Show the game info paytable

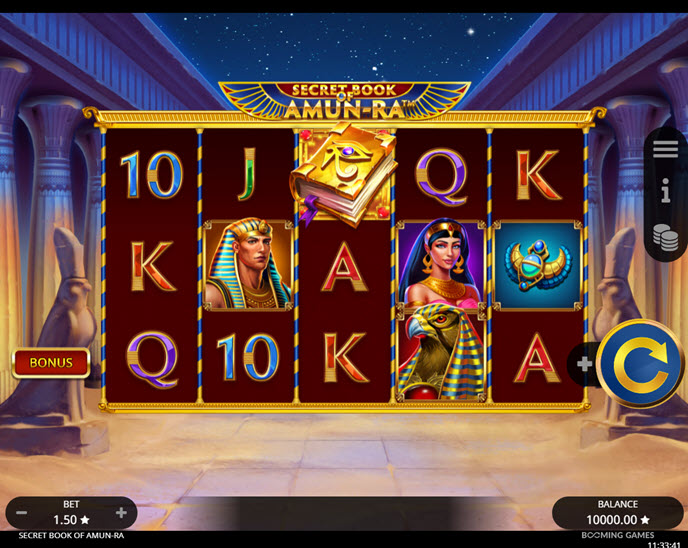point(666,190)
